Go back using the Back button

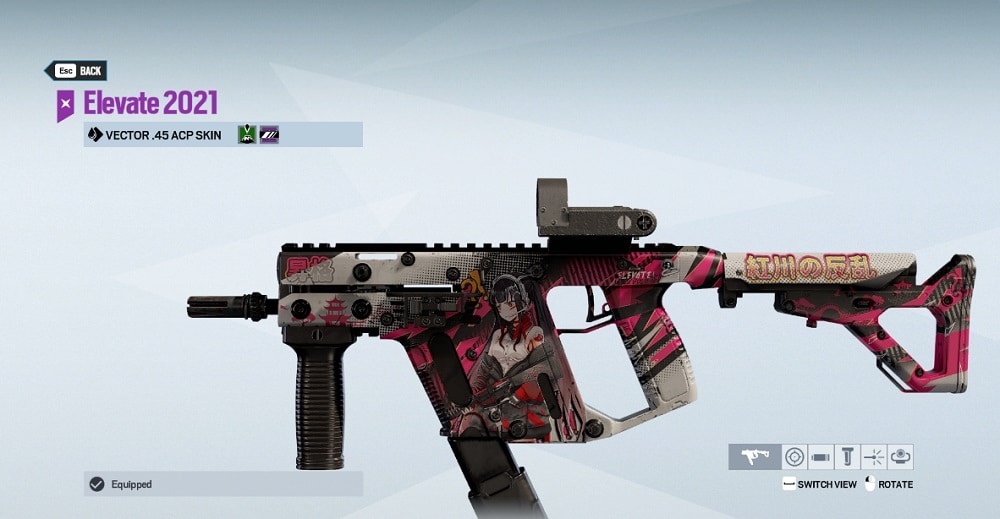[76, 71]
